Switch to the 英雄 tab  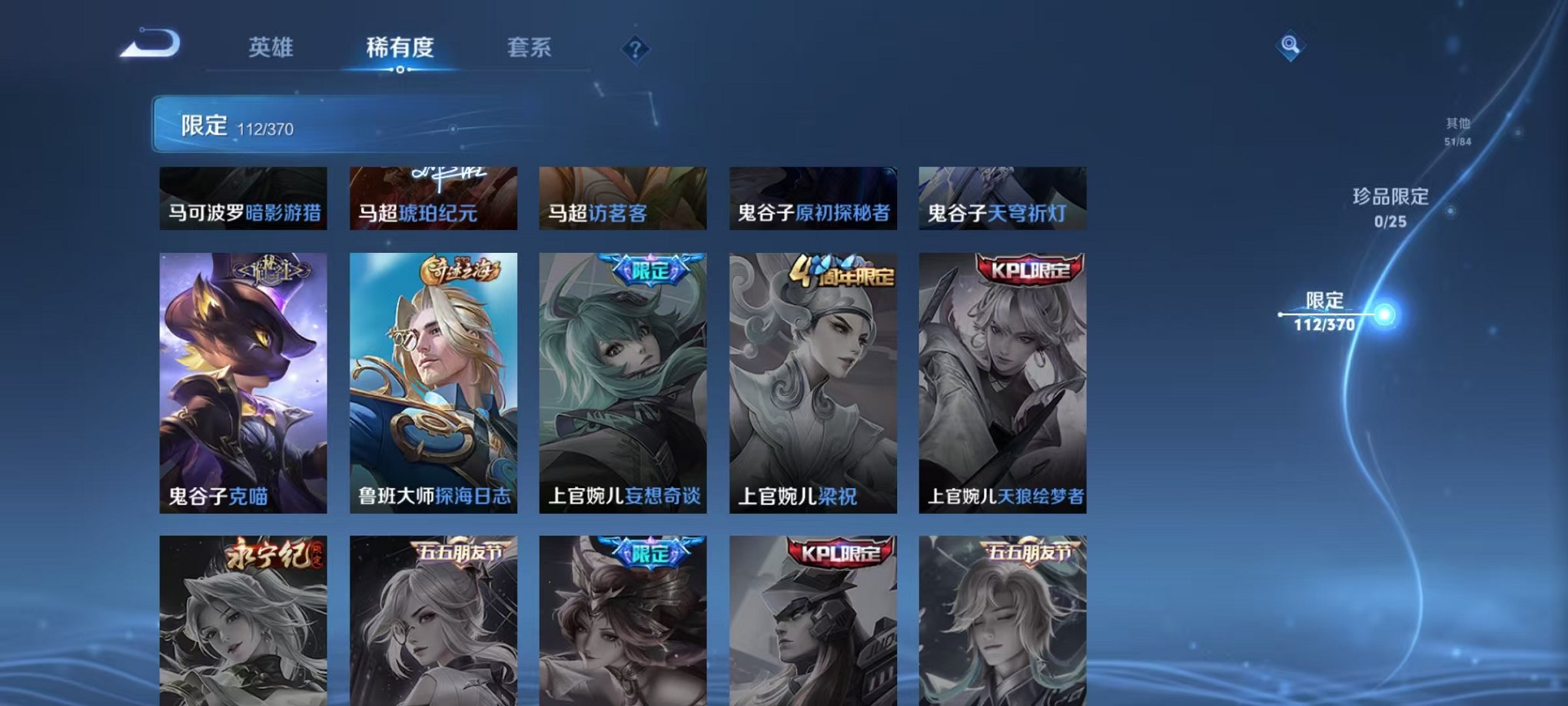[272, 46]
